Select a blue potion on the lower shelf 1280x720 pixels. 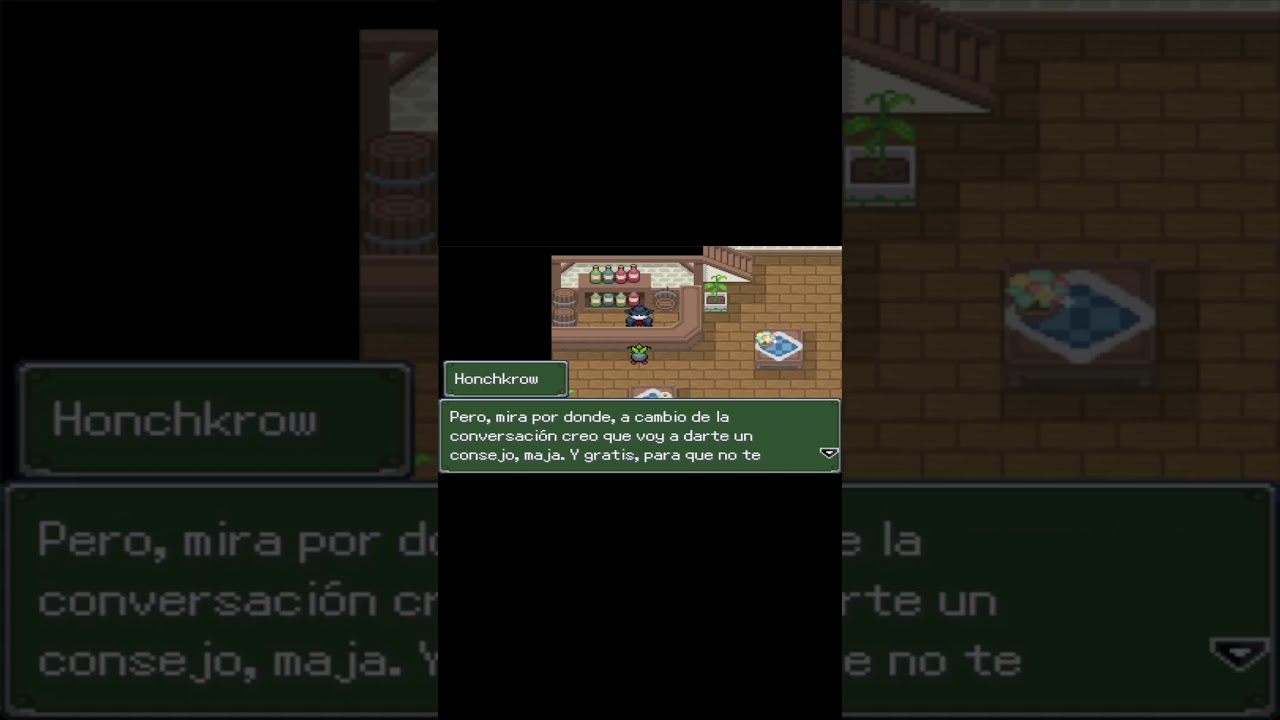coord(608,300)
